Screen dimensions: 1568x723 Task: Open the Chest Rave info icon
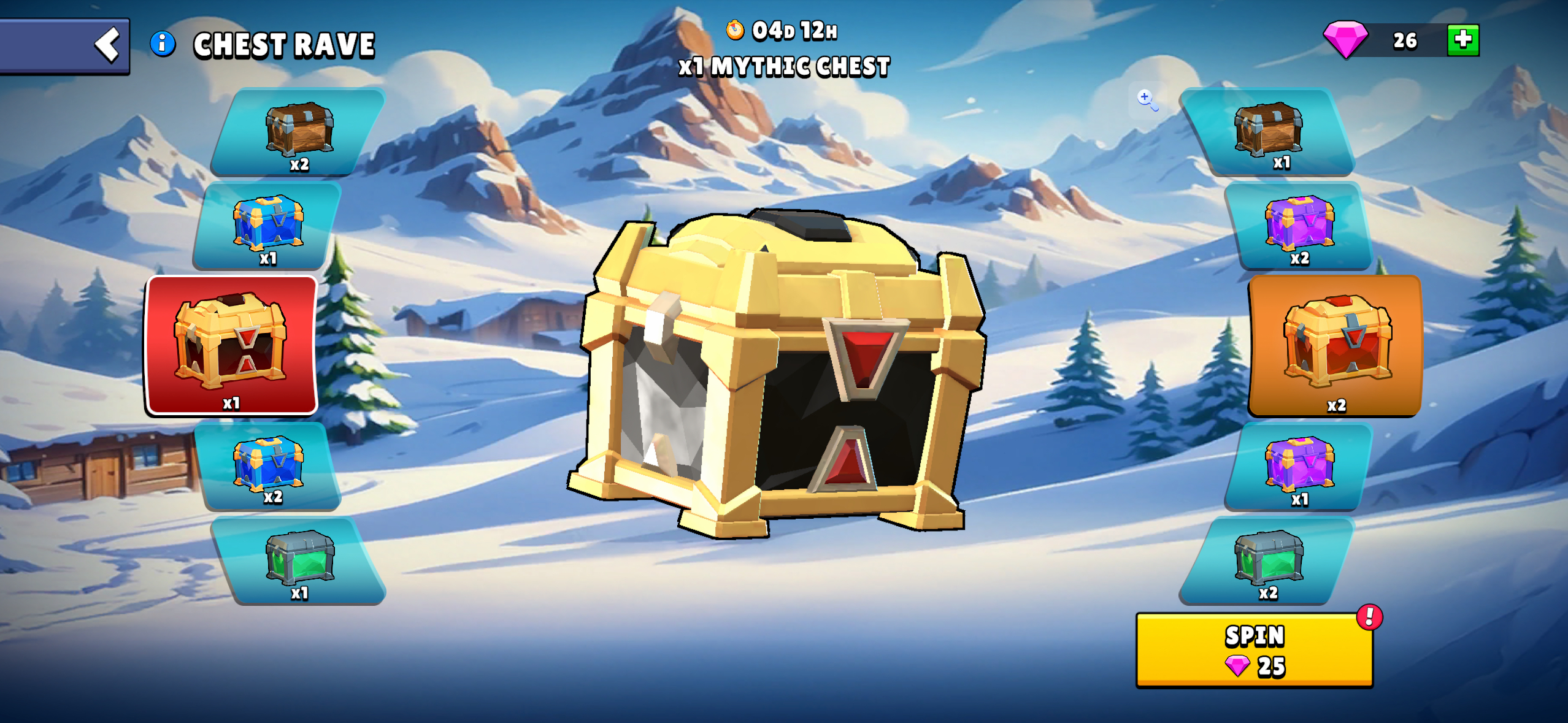click(163, 44)
